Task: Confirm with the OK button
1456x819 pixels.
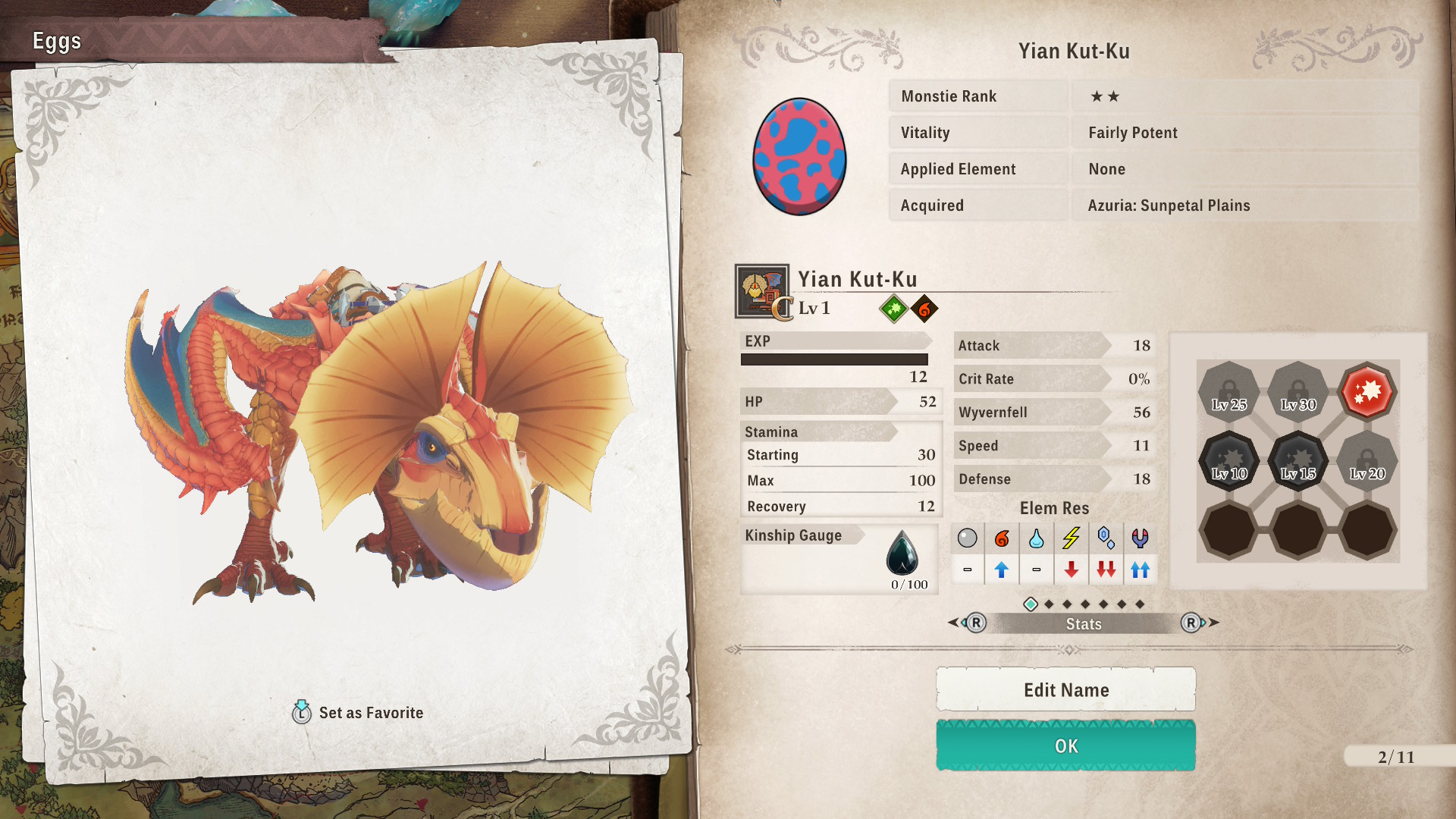Action: (1065, 746)
